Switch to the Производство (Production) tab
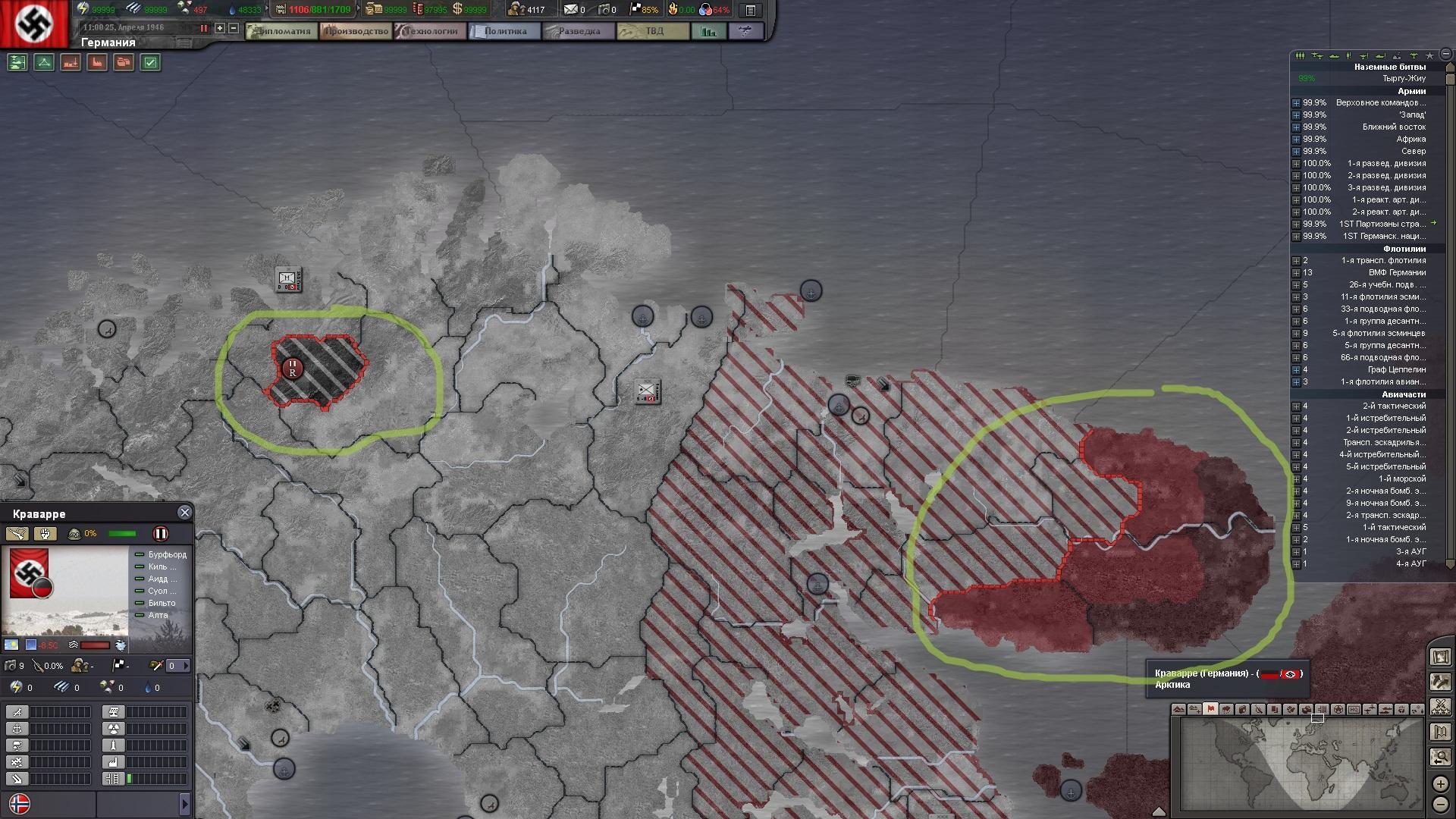Image resolution: width=1456 pixels, height=819 pixels. tap(356, 31)
